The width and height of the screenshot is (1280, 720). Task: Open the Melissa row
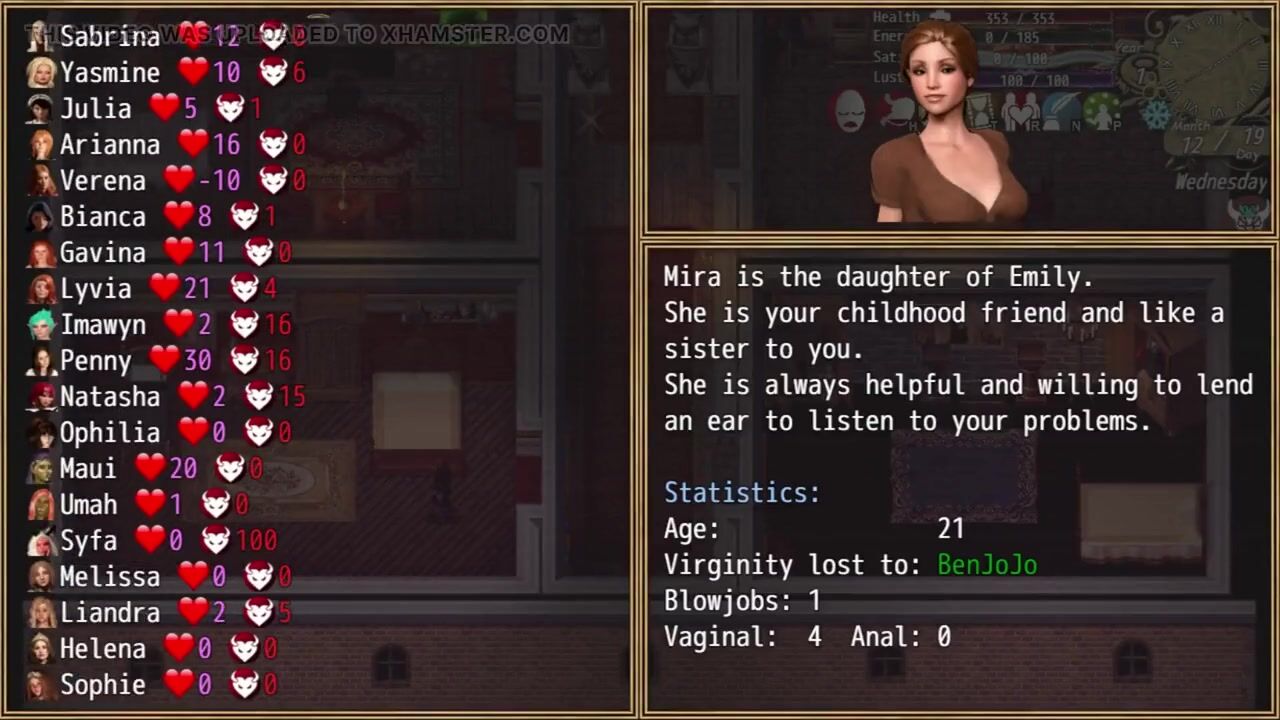(x=109, y=577)
